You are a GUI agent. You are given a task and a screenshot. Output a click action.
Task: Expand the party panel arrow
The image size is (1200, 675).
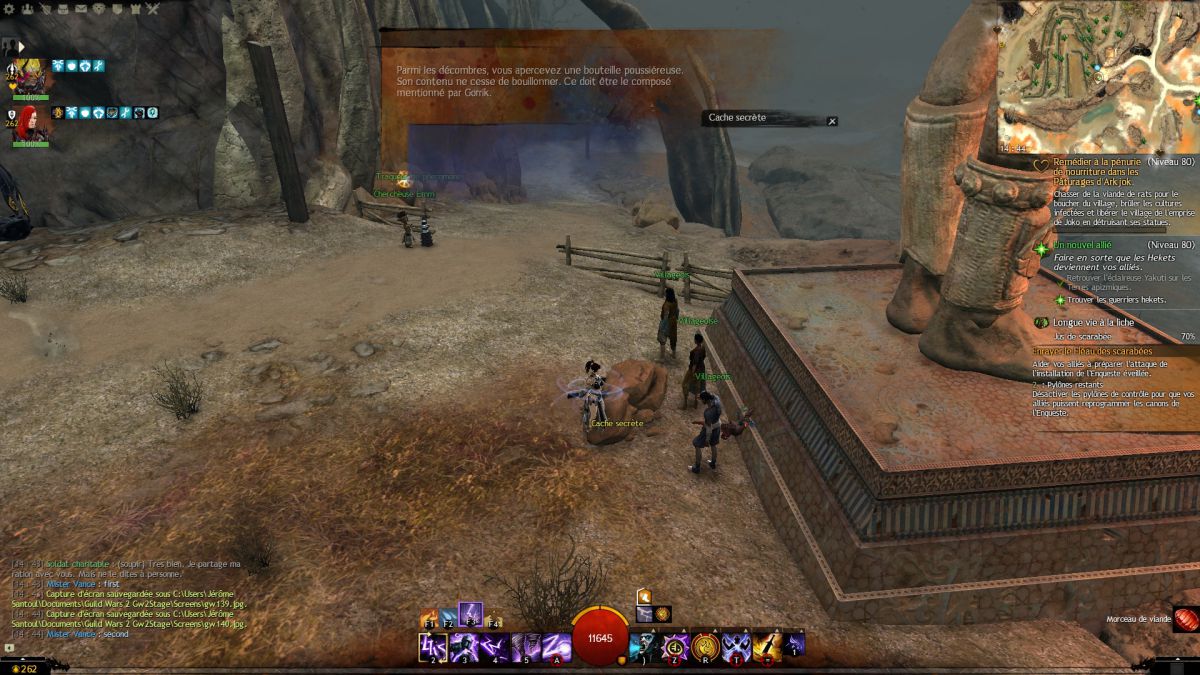click(x=21, y=46)
